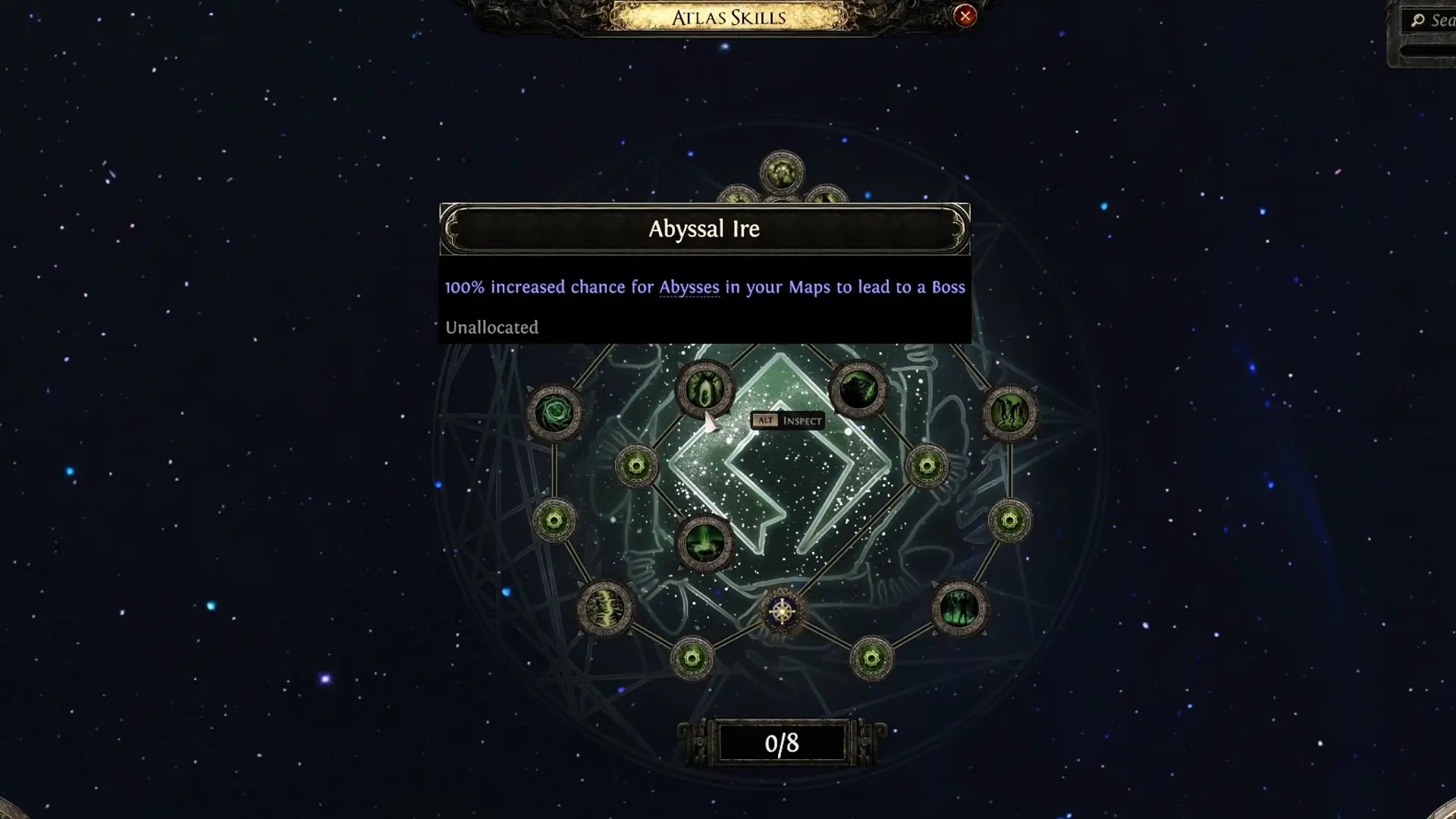Screen dimensions: 1456x819
Task: Select the dark beast notable node
Action: click(858, 390)
